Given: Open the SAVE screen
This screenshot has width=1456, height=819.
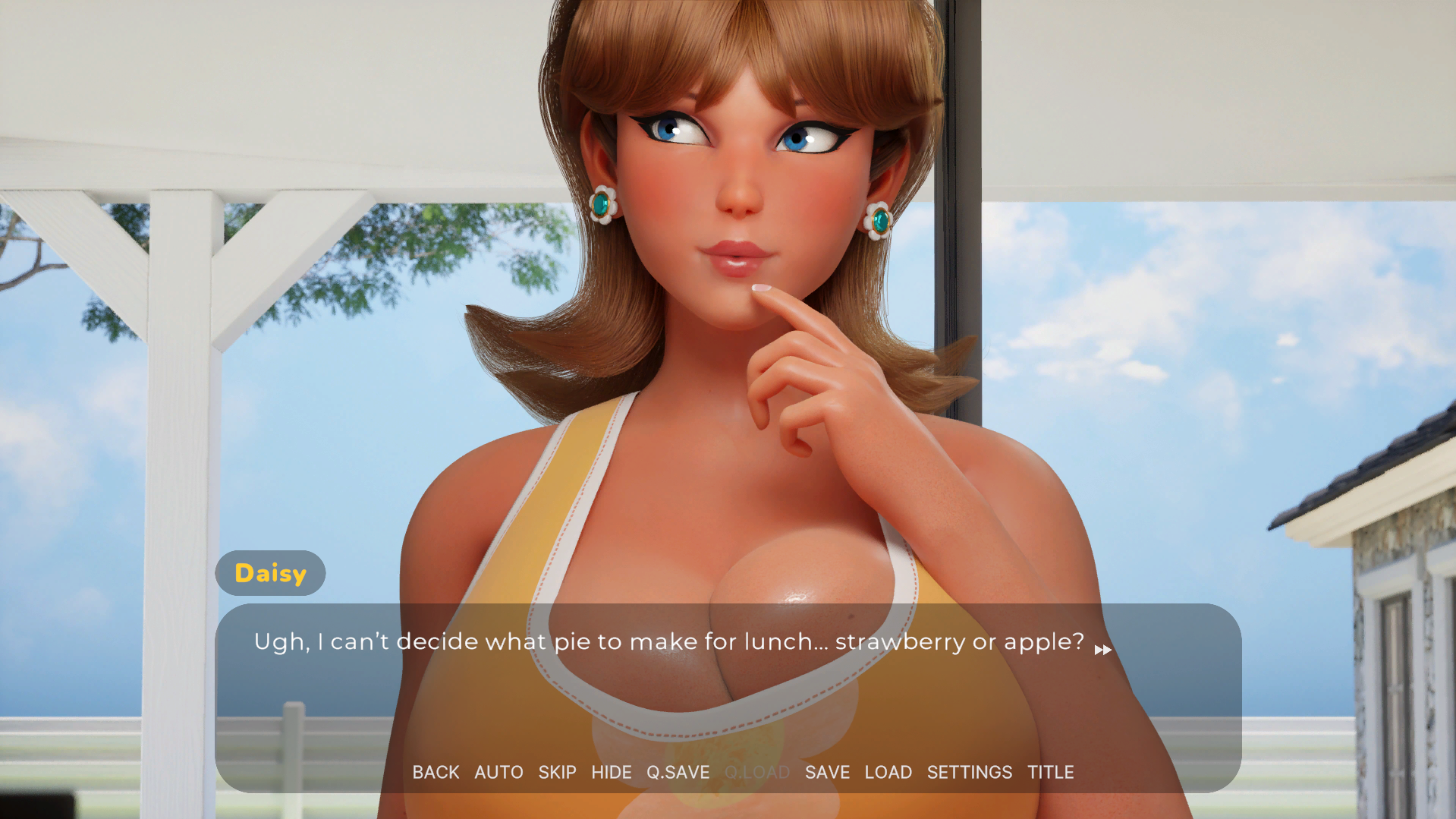Looking at the screenshot, I should click(x=827, y=772).
